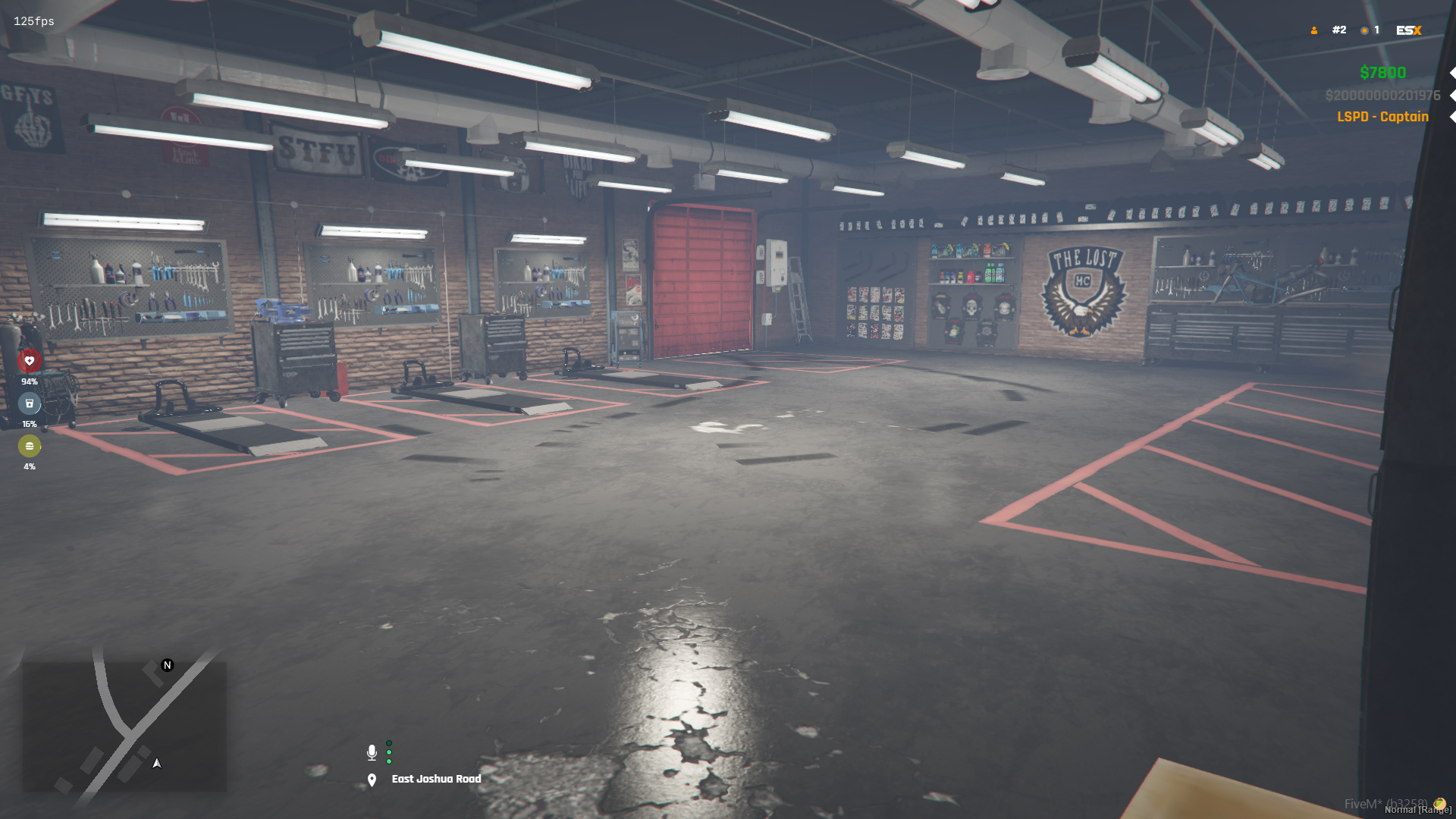Select the orange player ID icon
The width and height of the screenshot is (1456, 819).
1314,30
